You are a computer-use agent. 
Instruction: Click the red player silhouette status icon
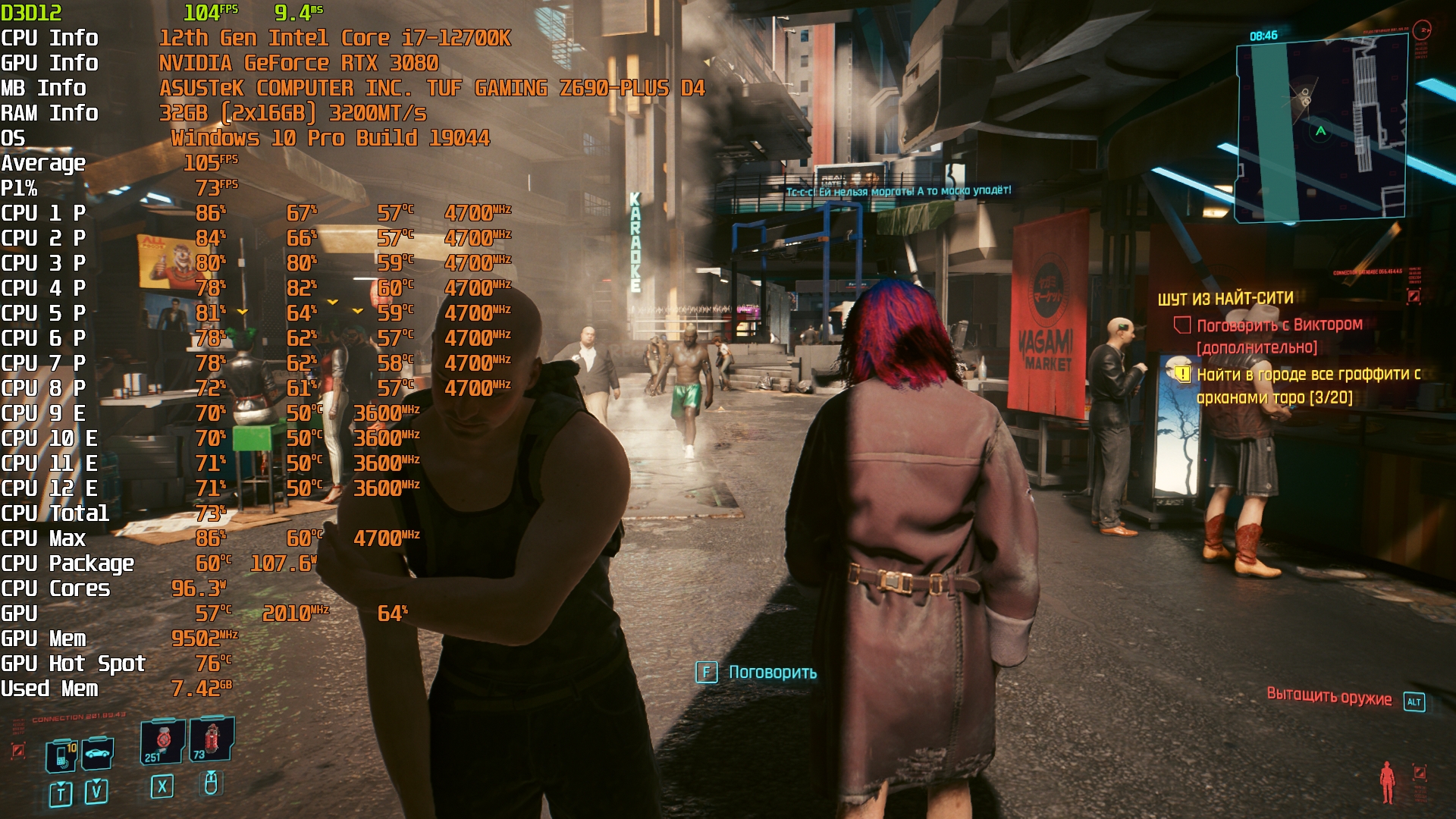tap(1387, 782)
